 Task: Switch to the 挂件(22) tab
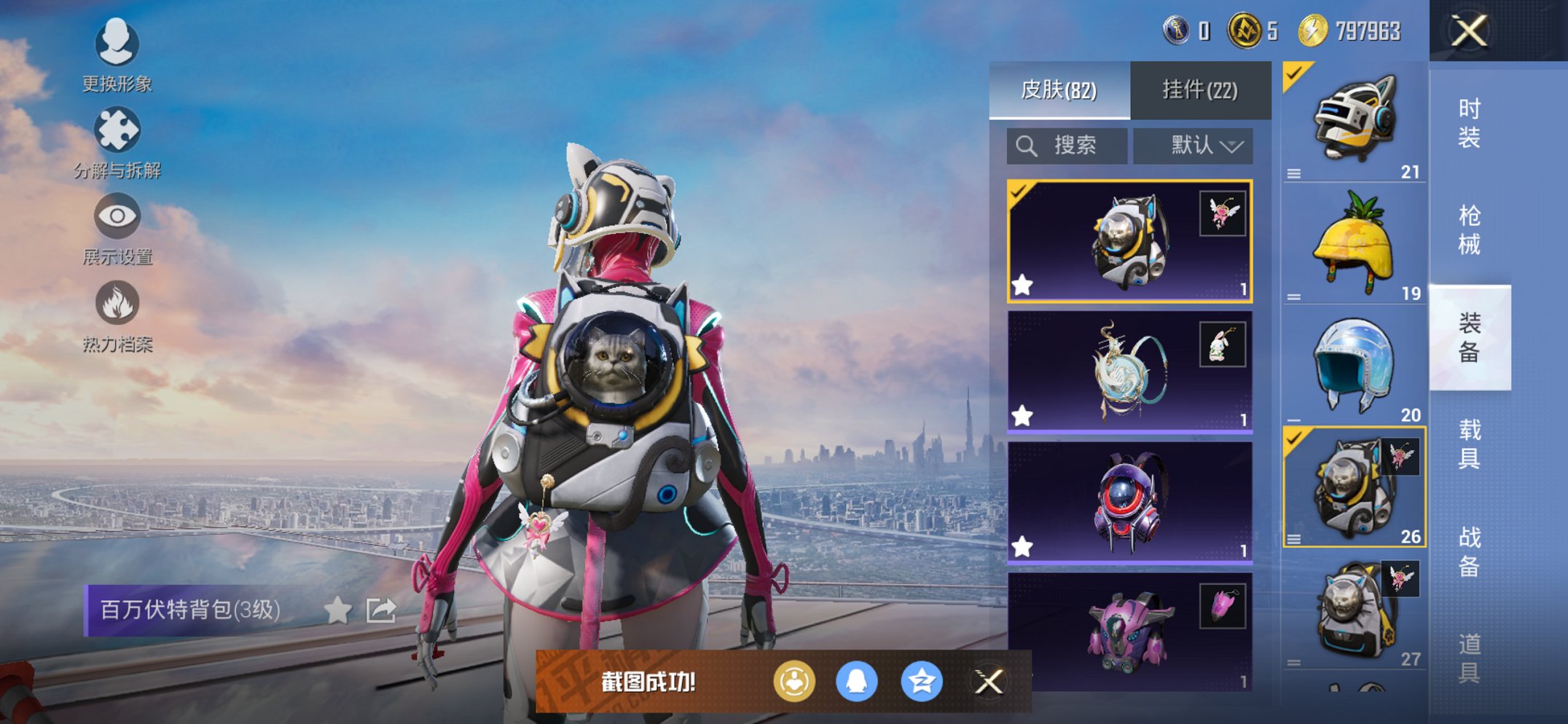point(1201,89)
